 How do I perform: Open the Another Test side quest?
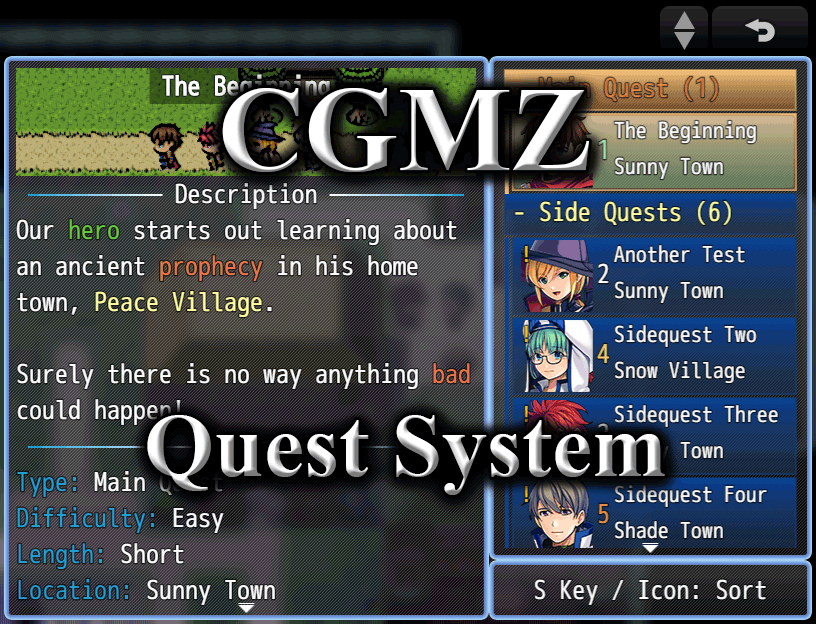point(651,273)
